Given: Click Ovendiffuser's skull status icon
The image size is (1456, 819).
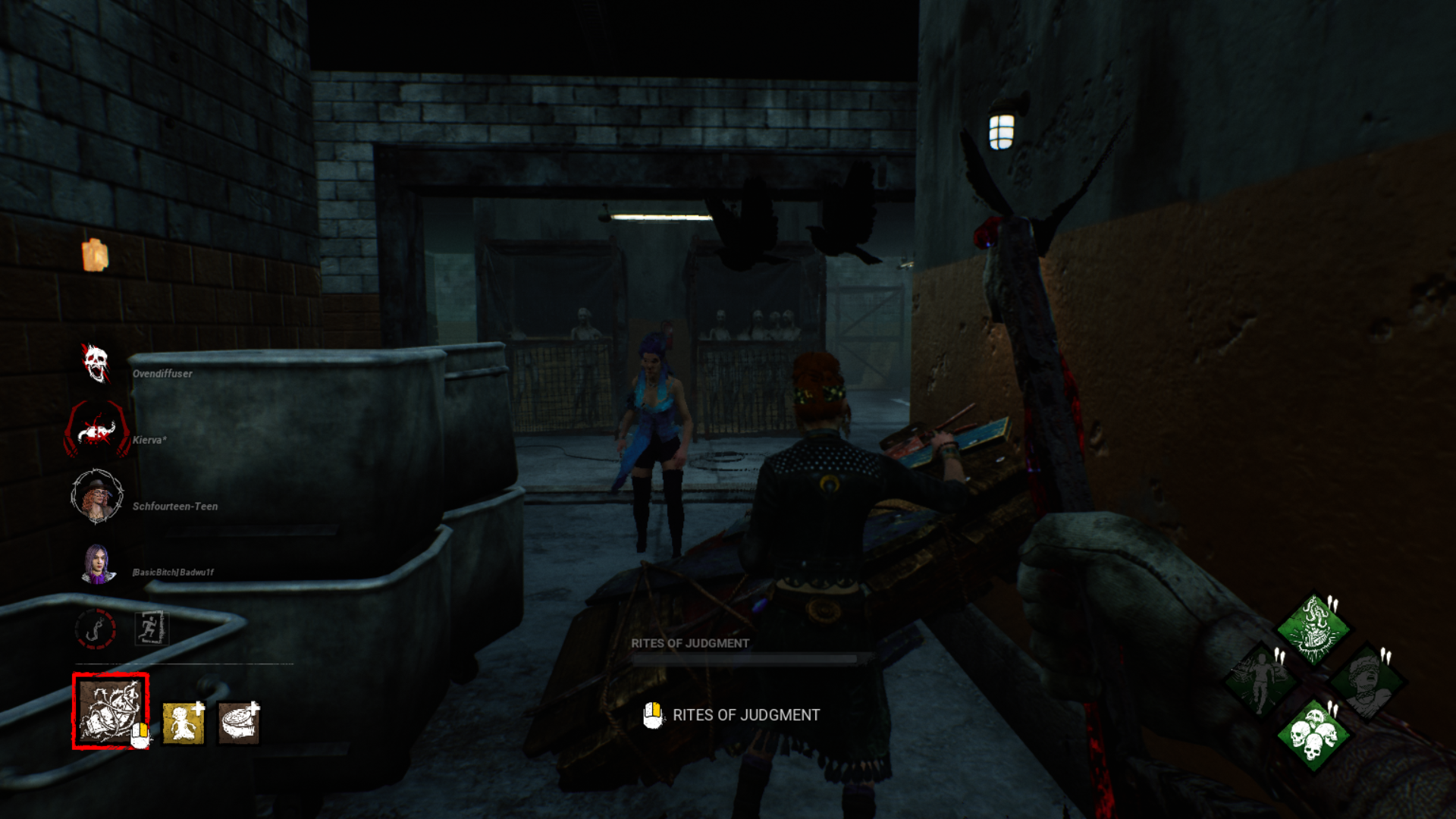Looking at the screenshot, I should point(96,364).
